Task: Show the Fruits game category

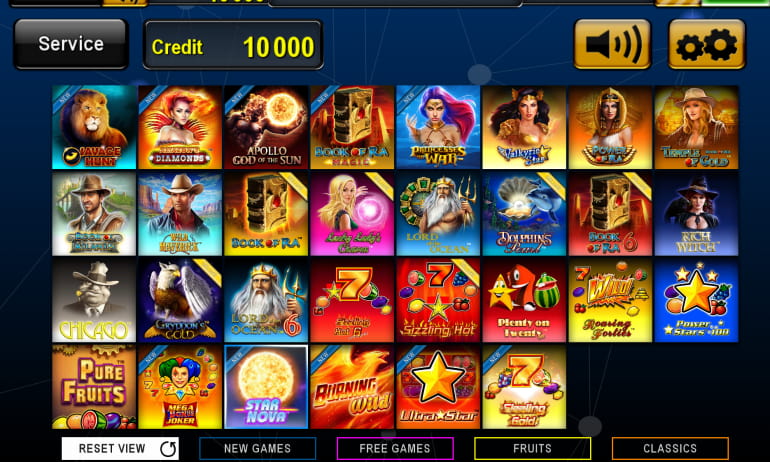Action: click(x=532, y=449)
